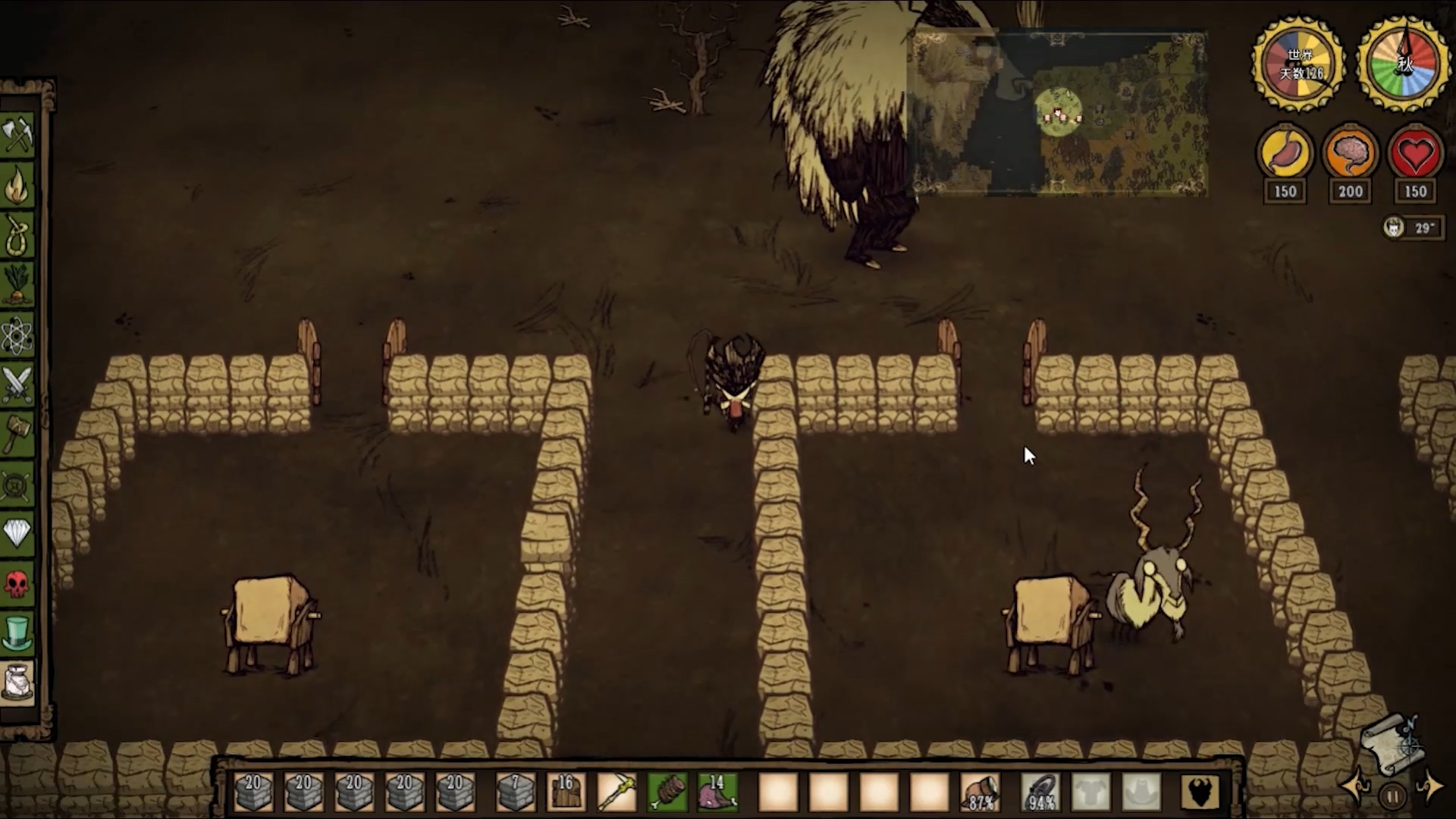Open the Science atom crafting tab
The image size is (1456, 819).
17,334
